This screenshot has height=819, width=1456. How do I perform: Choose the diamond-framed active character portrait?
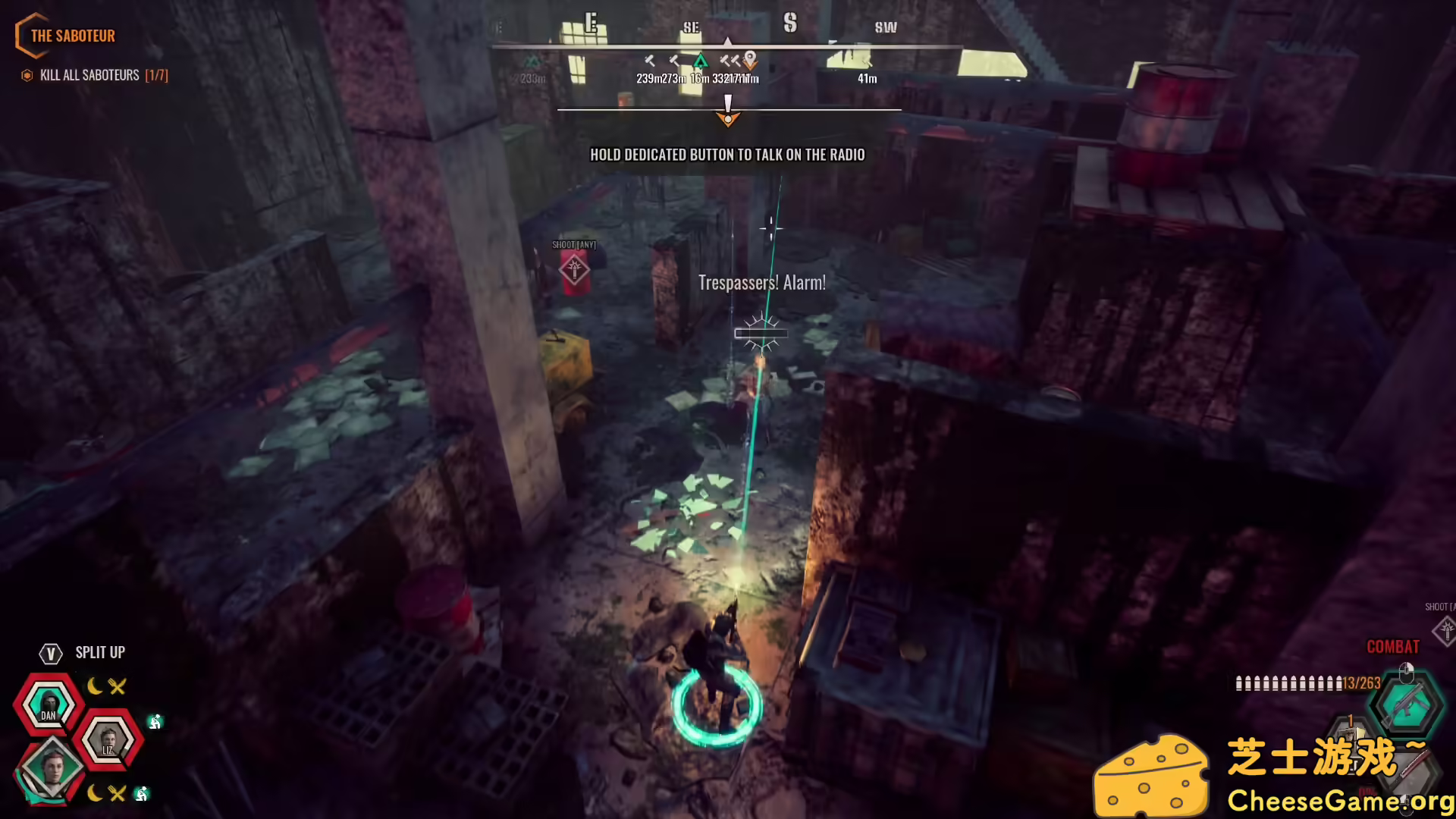point(52,767)
